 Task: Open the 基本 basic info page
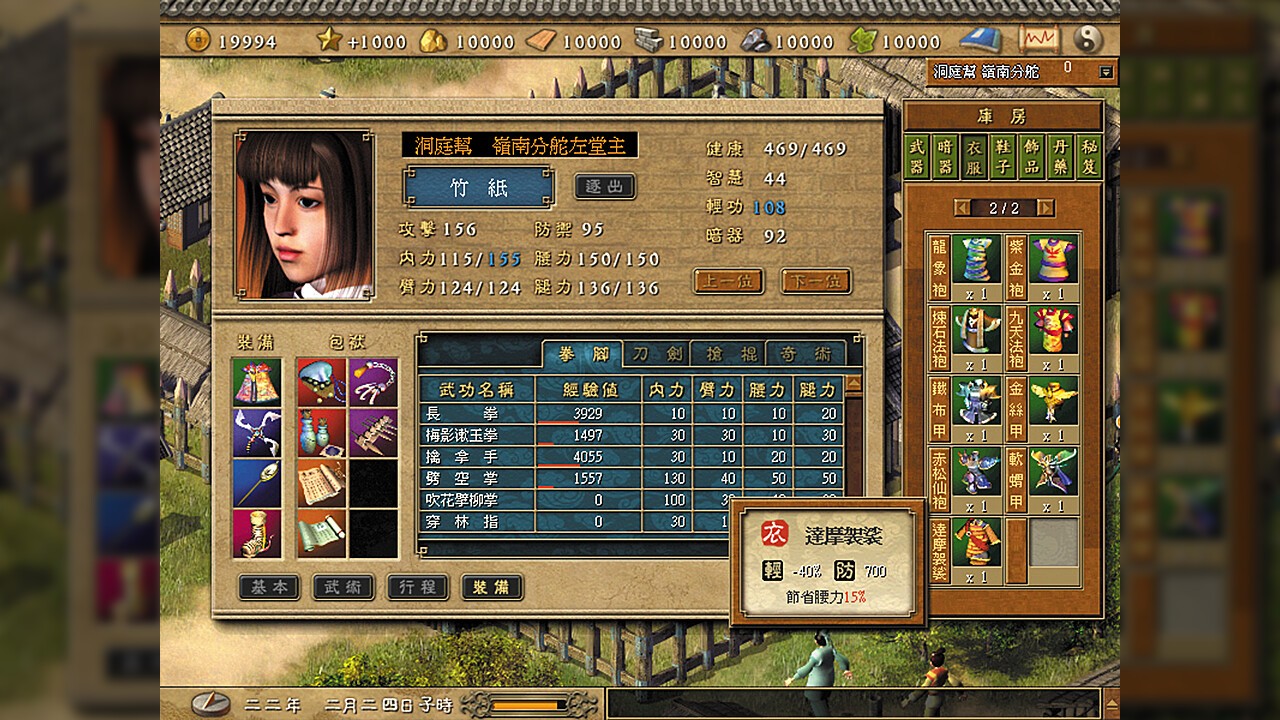click(269, 587)
